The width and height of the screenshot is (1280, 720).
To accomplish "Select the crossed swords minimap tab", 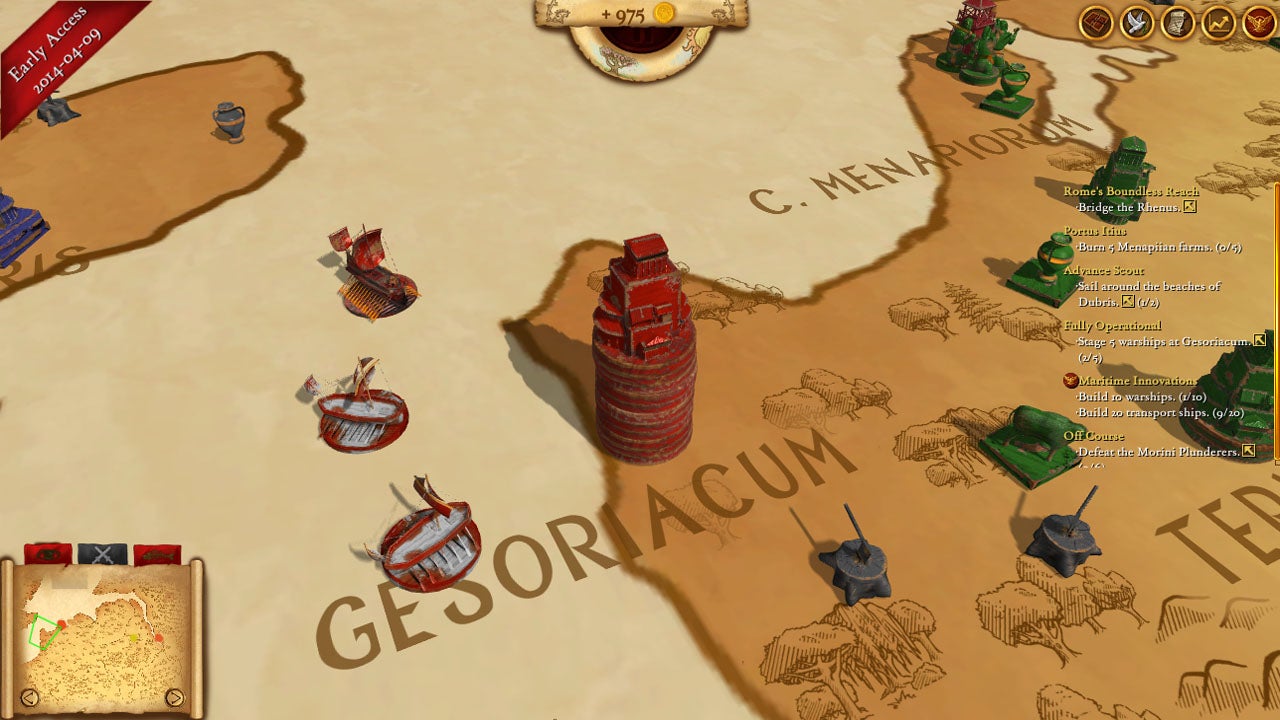I will tap(102, 554).
